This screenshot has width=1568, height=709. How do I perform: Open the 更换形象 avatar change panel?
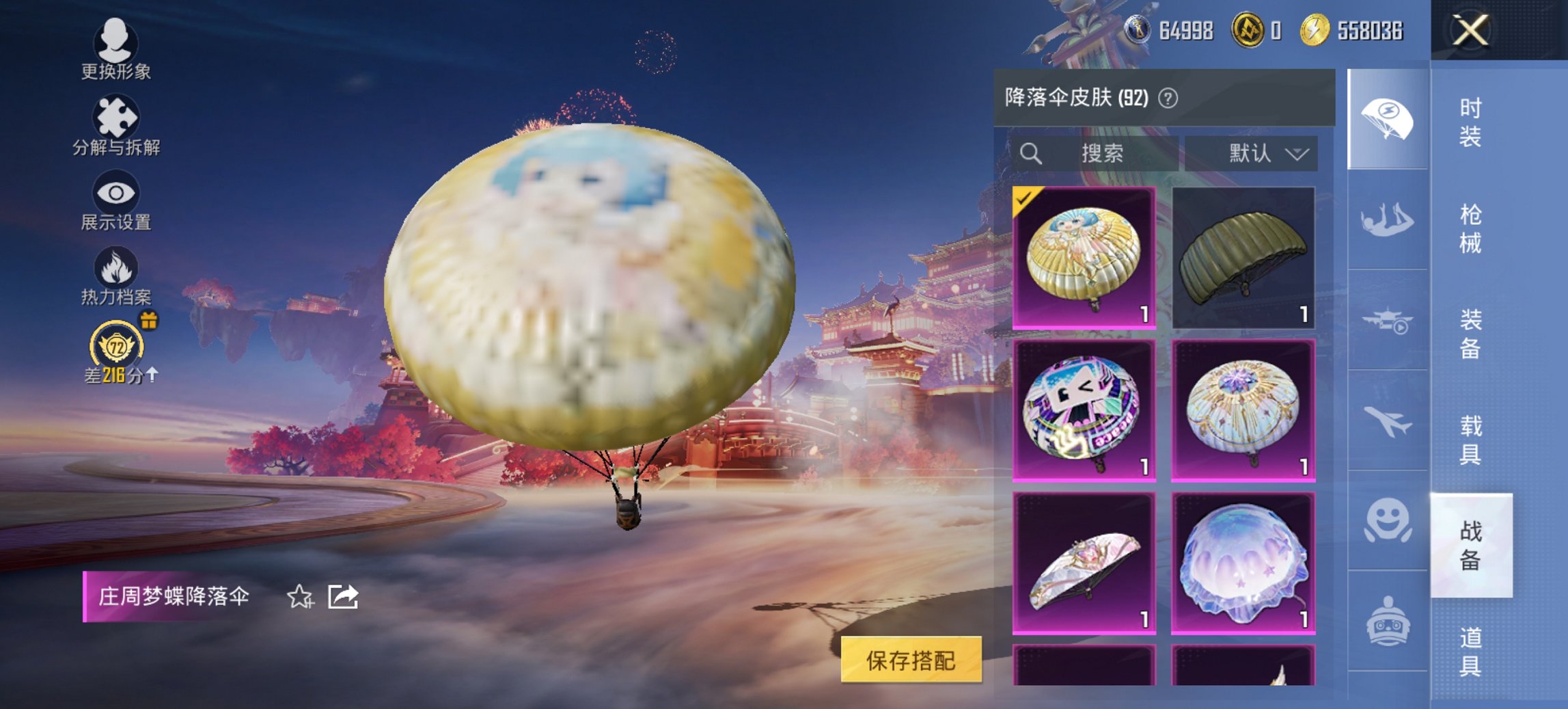[116, 48]
